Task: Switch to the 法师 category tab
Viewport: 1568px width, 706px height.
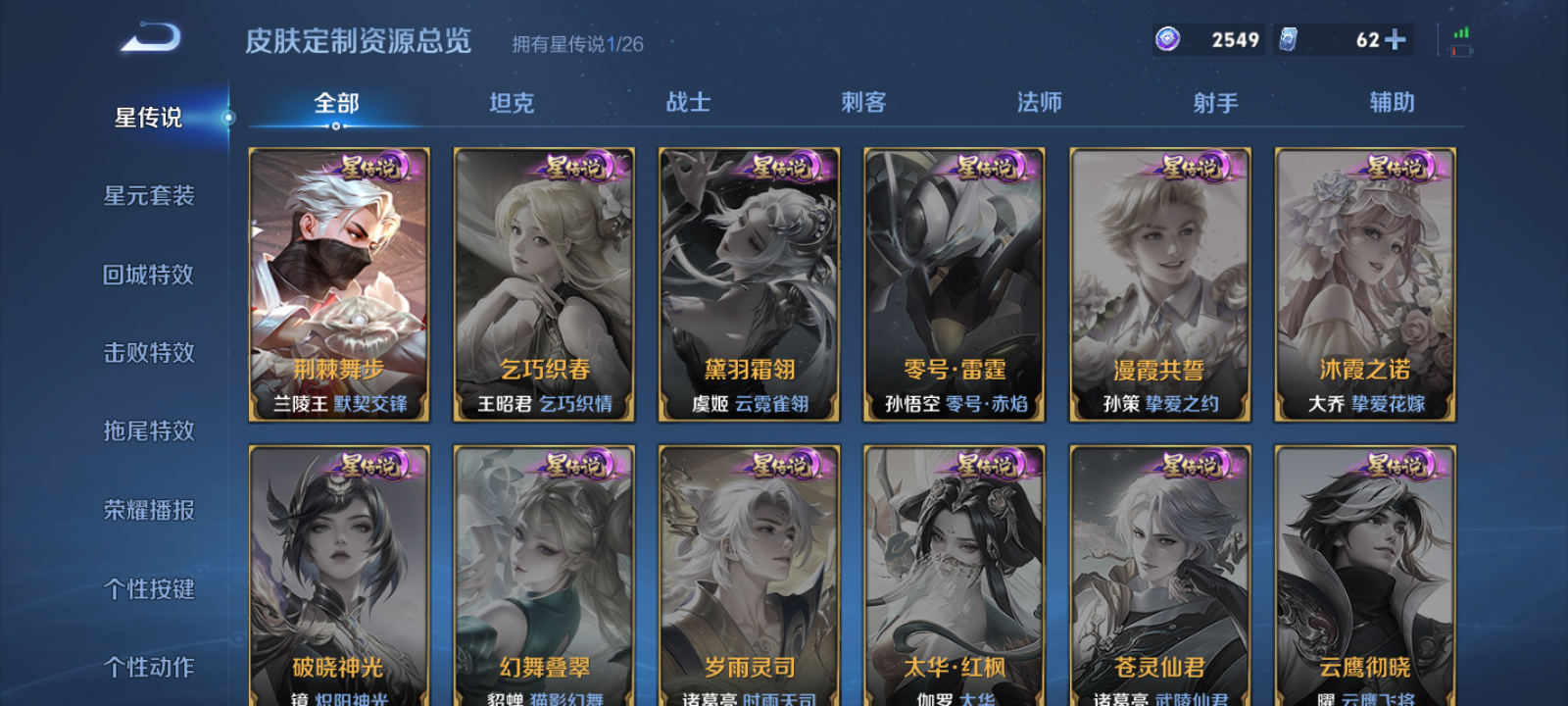Action: tap(1038, 102)
